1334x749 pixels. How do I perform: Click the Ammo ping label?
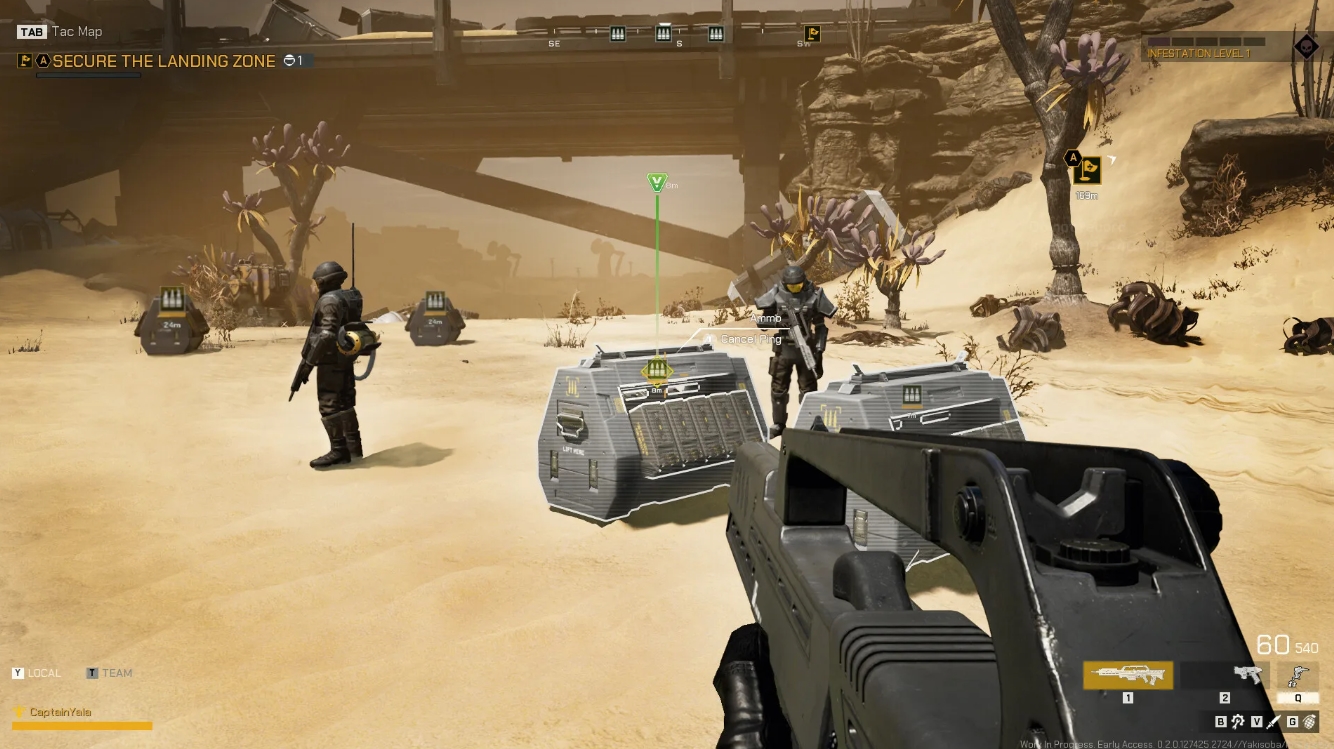point(766,318)
